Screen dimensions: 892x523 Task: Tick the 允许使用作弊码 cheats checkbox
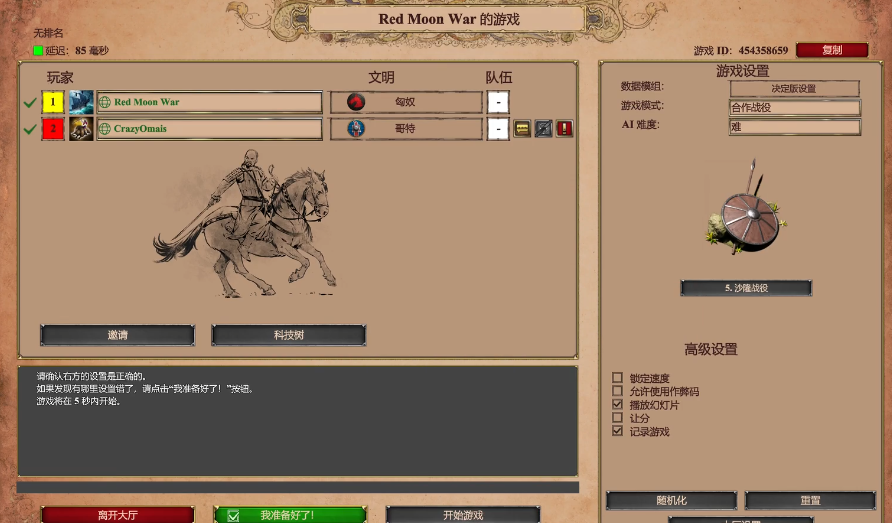(617, 391)
